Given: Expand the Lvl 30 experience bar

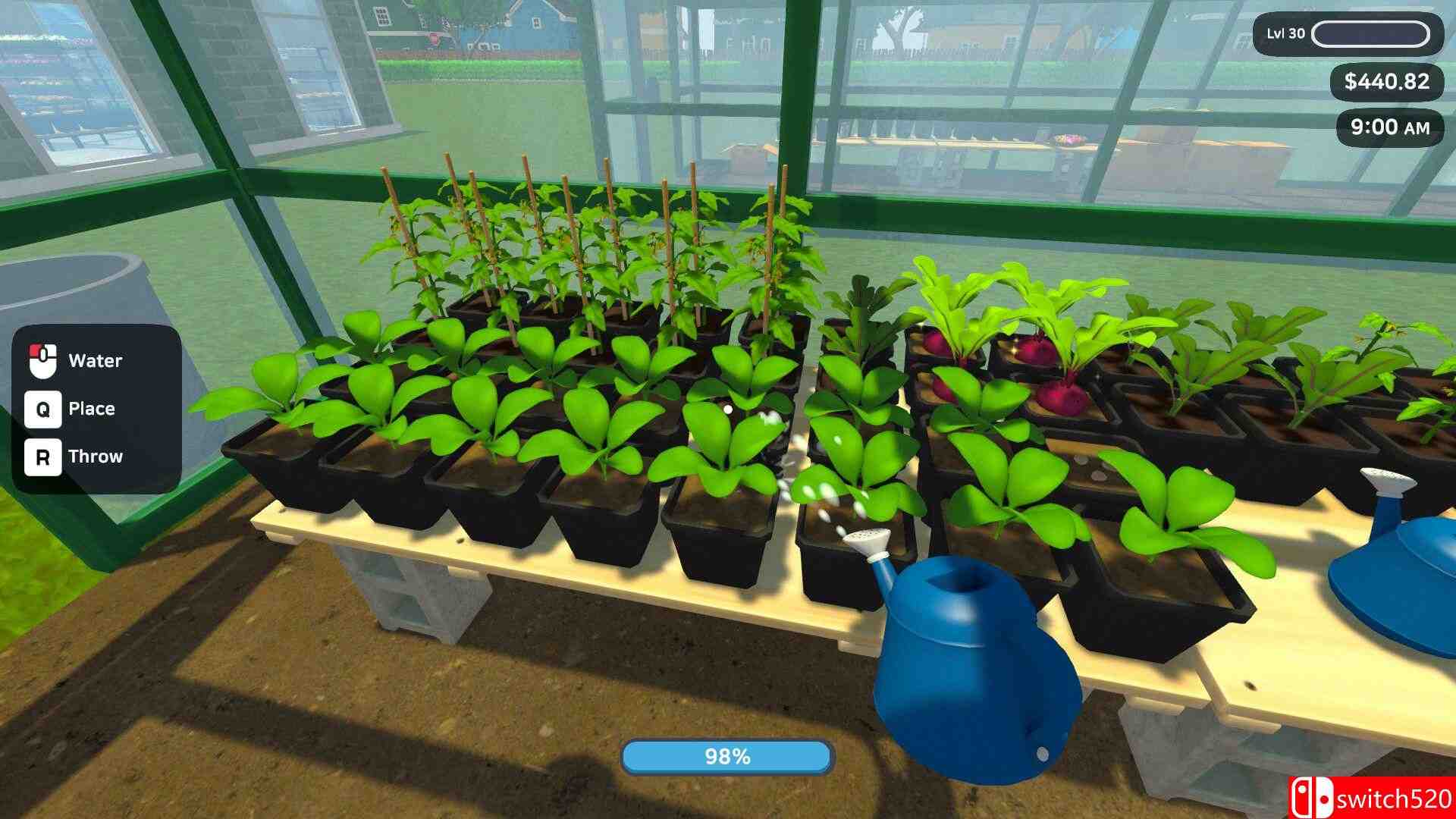Looking at the screenshot, I should tap(1369, 32).
